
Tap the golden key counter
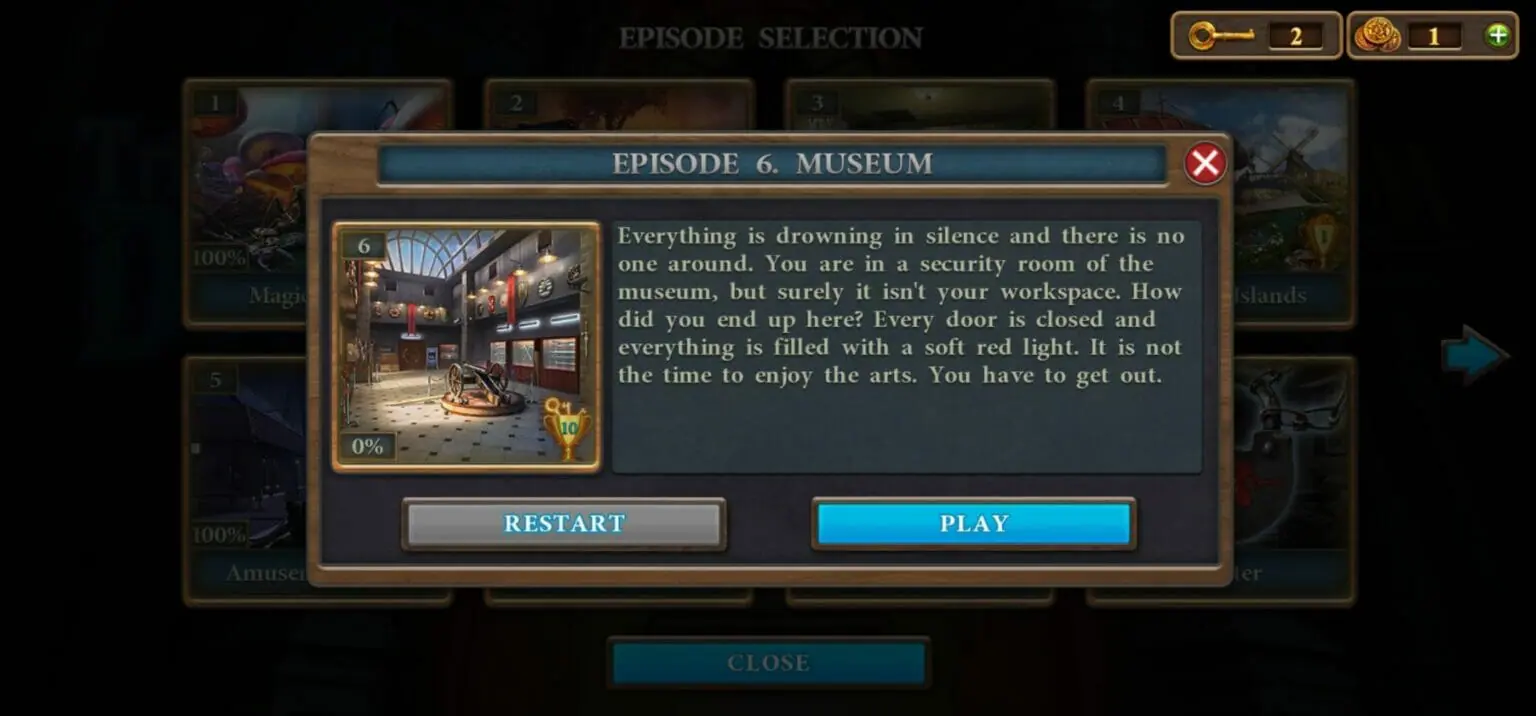coord(1256,36)
